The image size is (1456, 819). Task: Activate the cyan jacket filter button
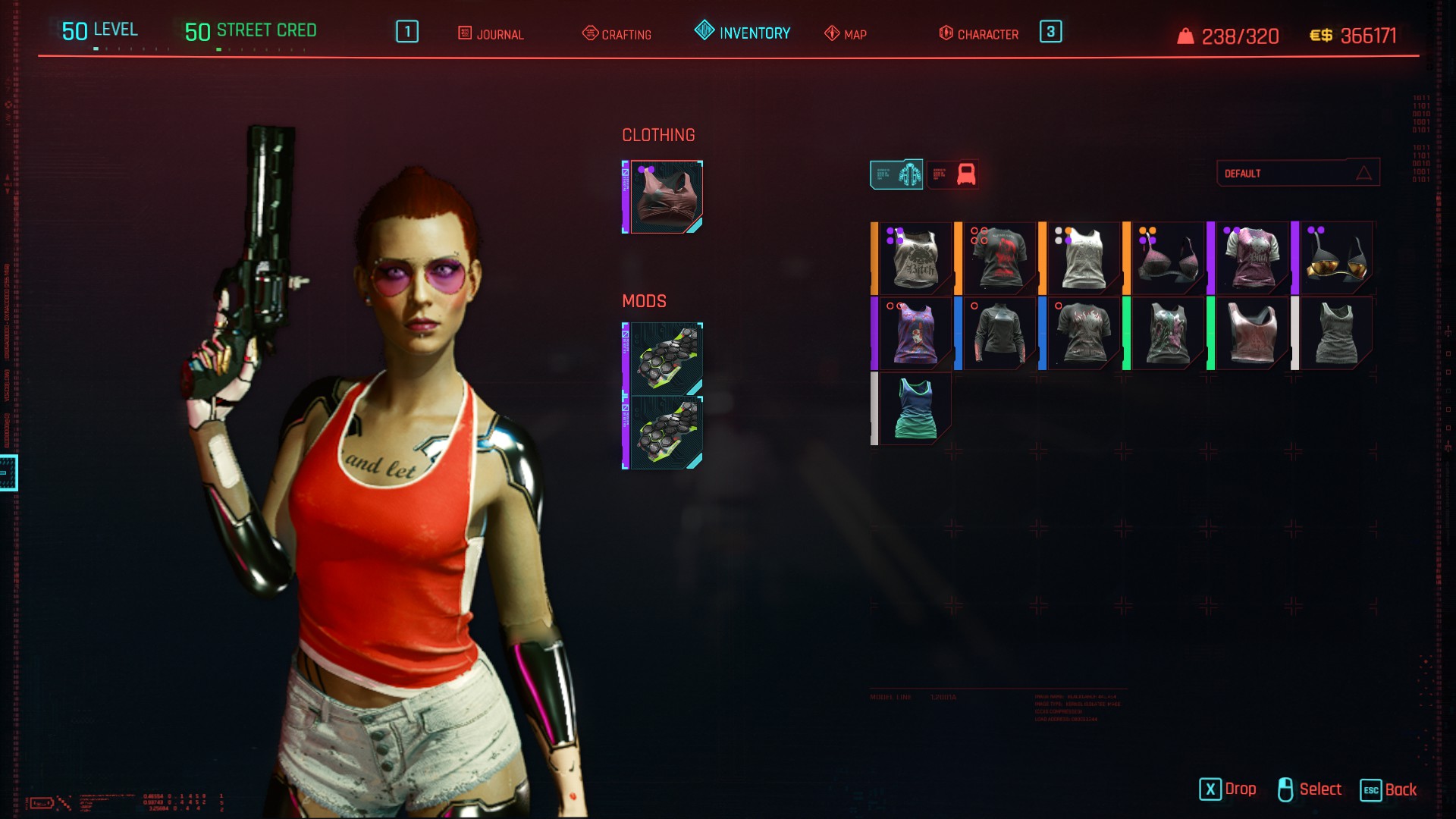(896, 174)
